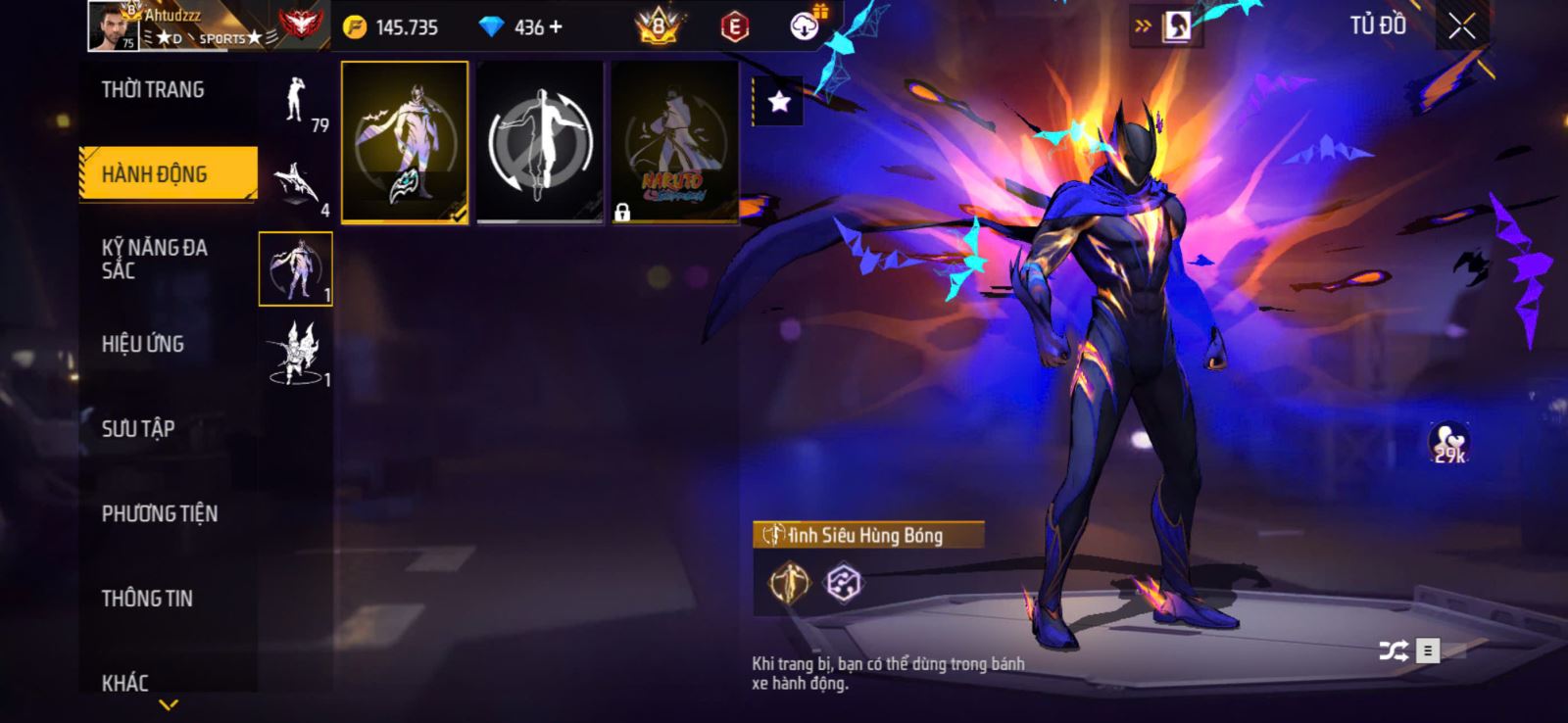The image size is (1568, 723).
Task: Go to the Sưu Tập section
Action: click(138, 428)
